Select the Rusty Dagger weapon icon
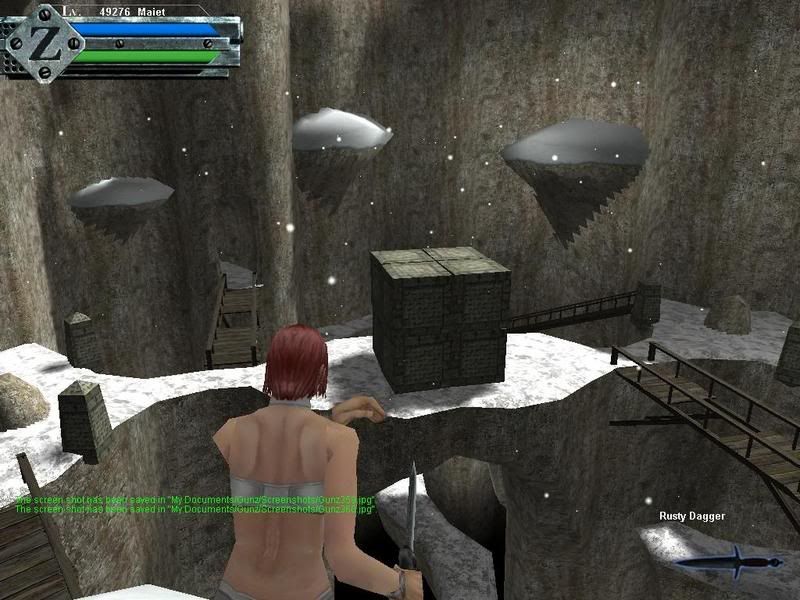 point(730,562)
